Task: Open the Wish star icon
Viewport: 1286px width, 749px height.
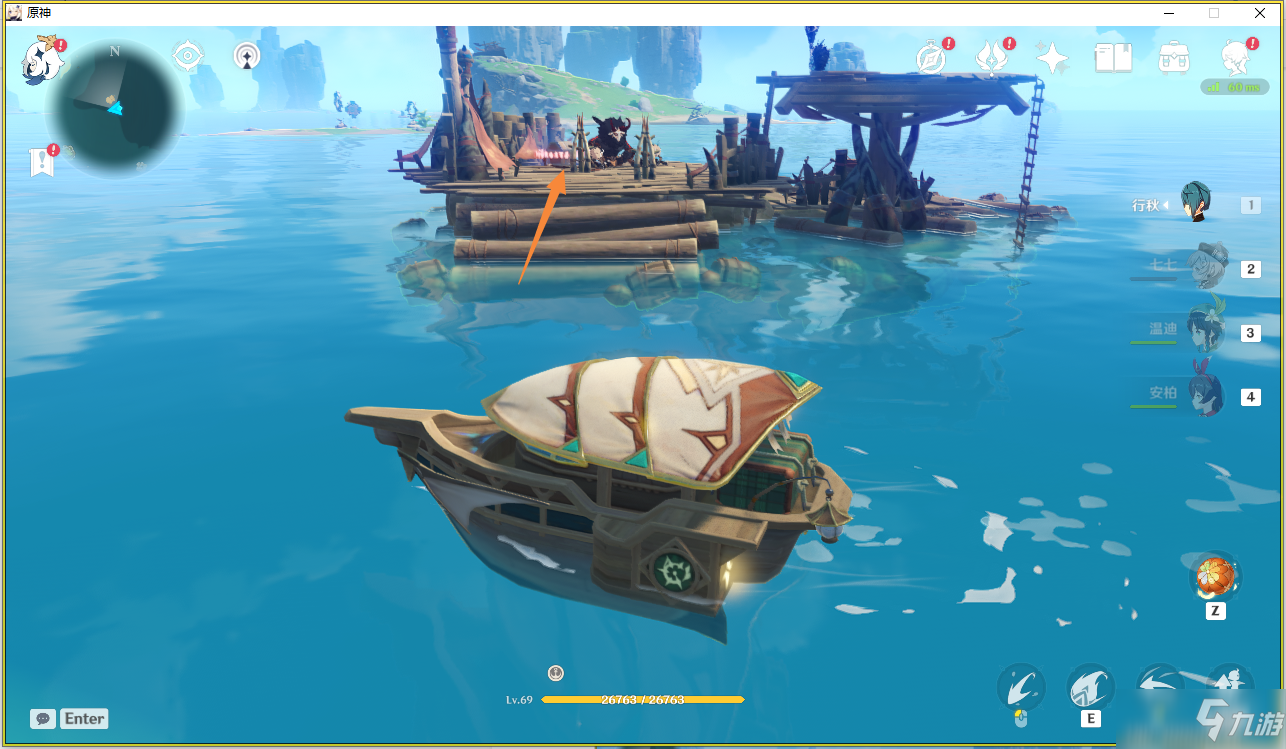Action: (x=1052, y=58)
